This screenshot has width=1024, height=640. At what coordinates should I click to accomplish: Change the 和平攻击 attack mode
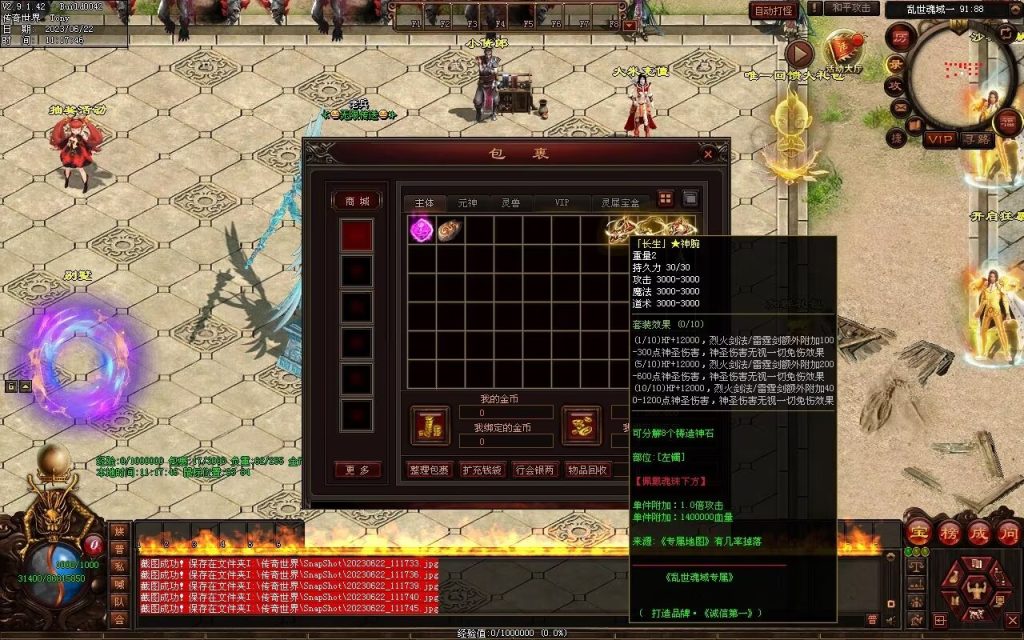(x=851, y=9)
